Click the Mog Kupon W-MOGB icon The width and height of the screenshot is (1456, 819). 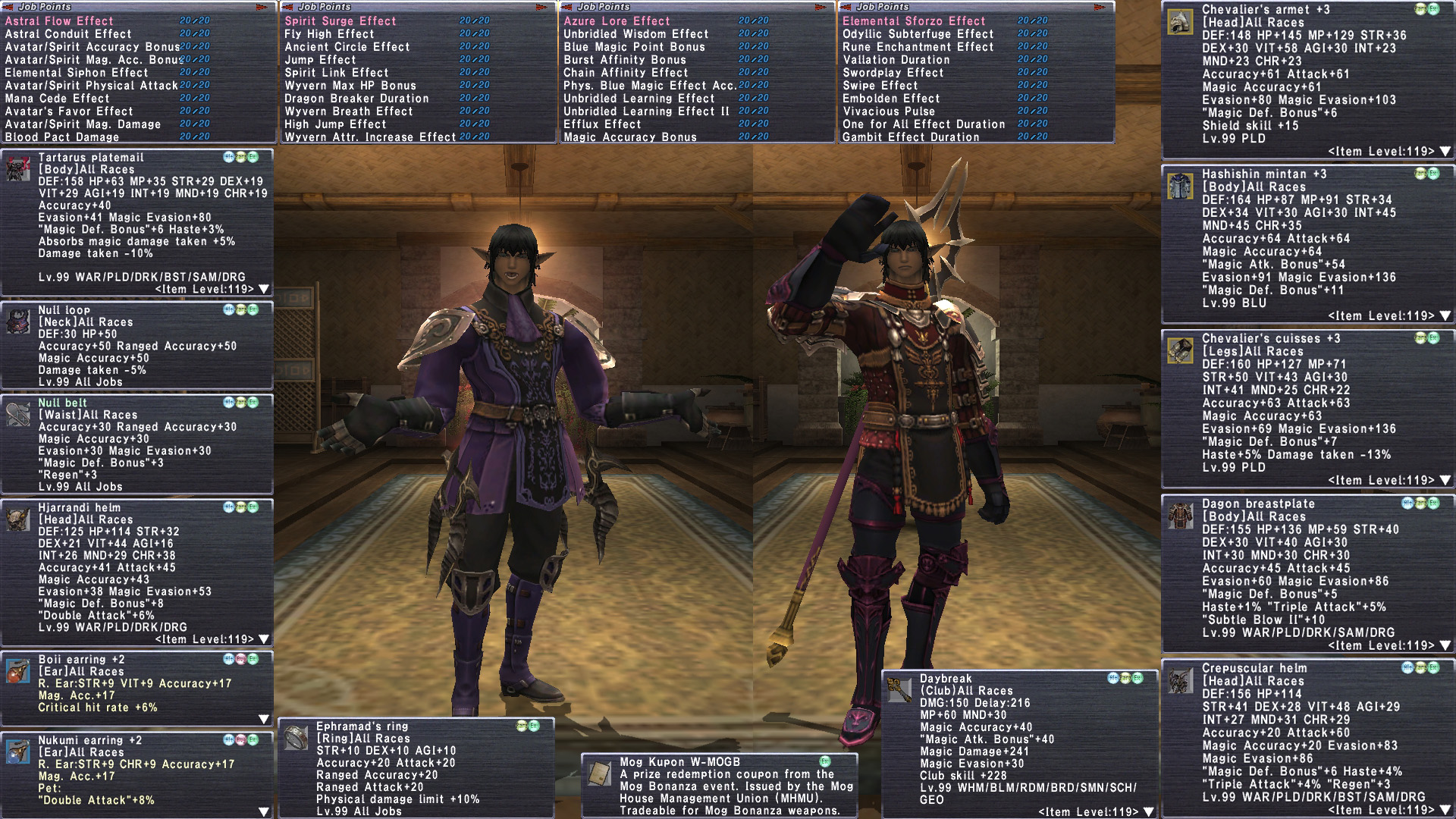point(600,773)
